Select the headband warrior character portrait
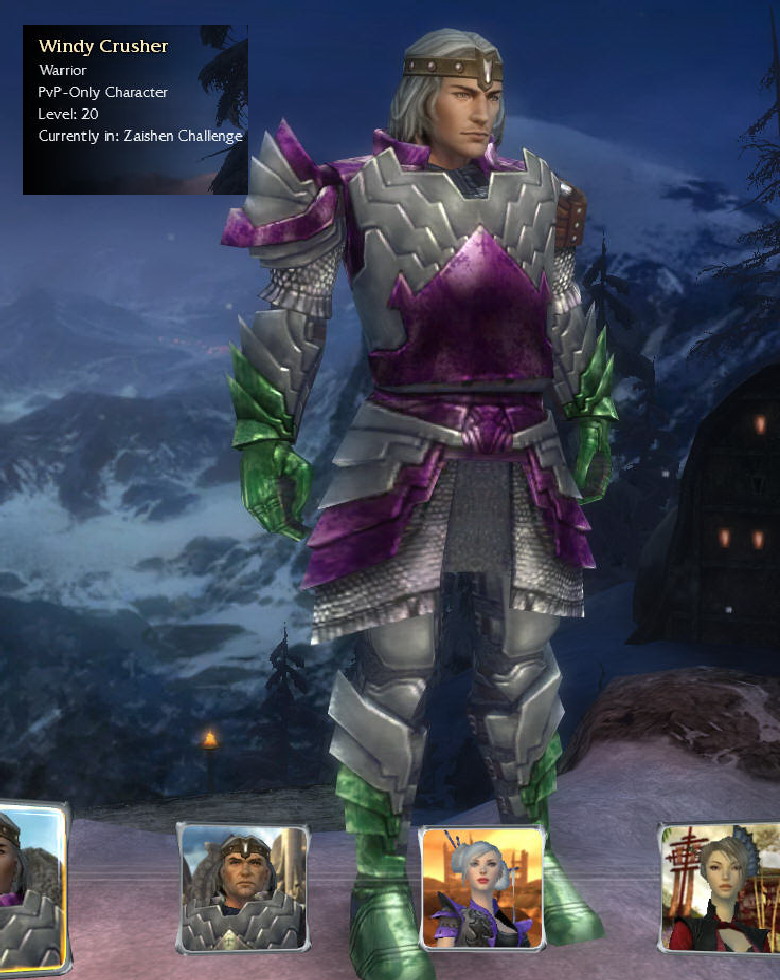Image resolution: width=780 pixels, height=980 pixels. tap(243, 887)
